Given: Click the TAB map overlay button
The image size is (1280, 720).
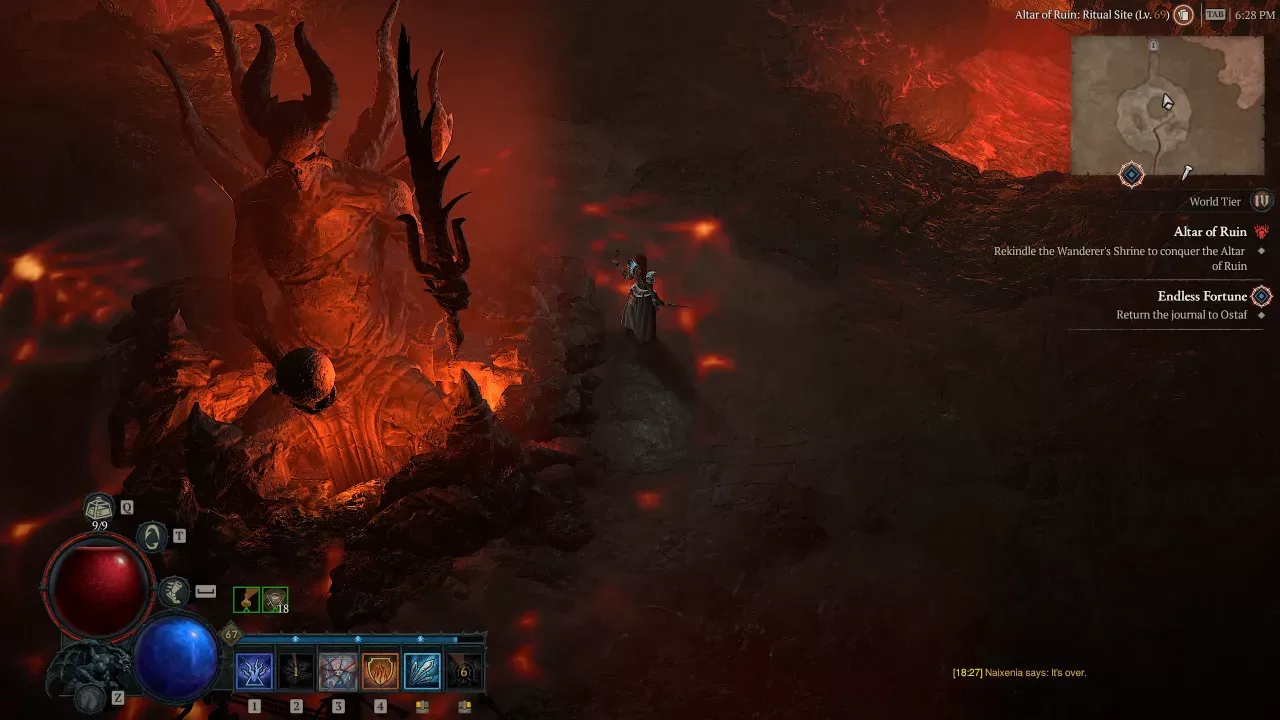Looking at the screenshot, I should click(1216, 15).
